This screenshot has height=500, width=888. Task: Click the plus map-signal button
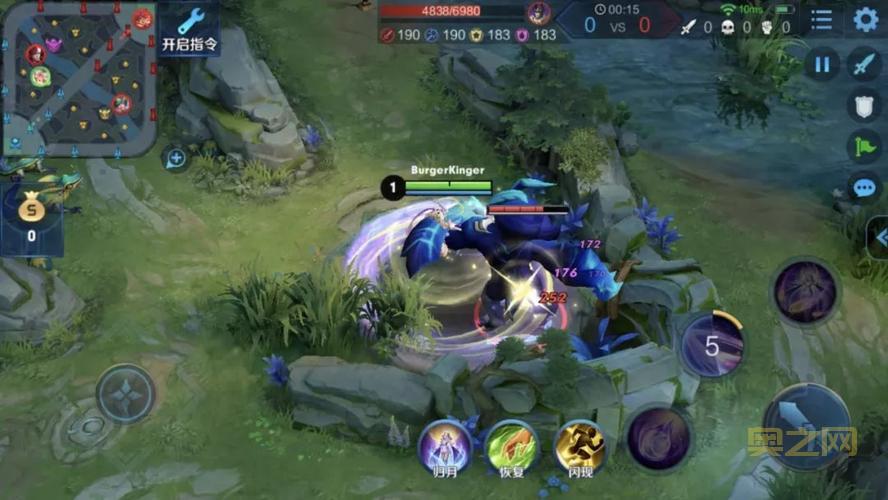(175, 158)
